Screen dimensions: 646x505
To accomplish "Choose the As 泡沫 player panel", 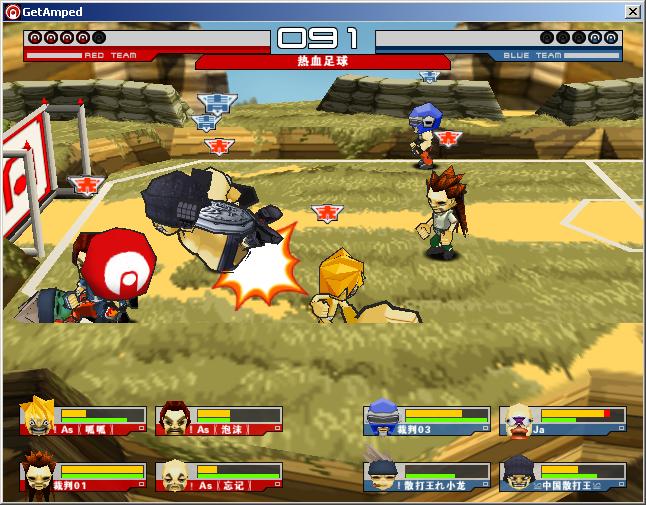I will pyautogui.click(x=219, y=420).
